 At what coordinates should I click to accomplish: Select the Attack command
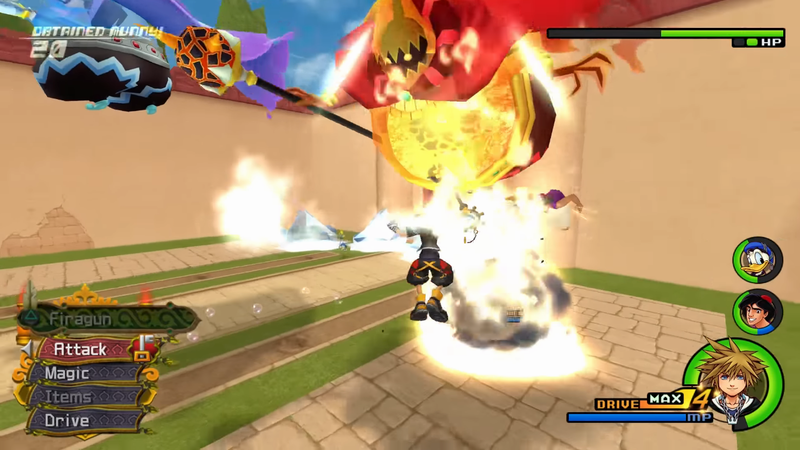[x=83, y=350]
